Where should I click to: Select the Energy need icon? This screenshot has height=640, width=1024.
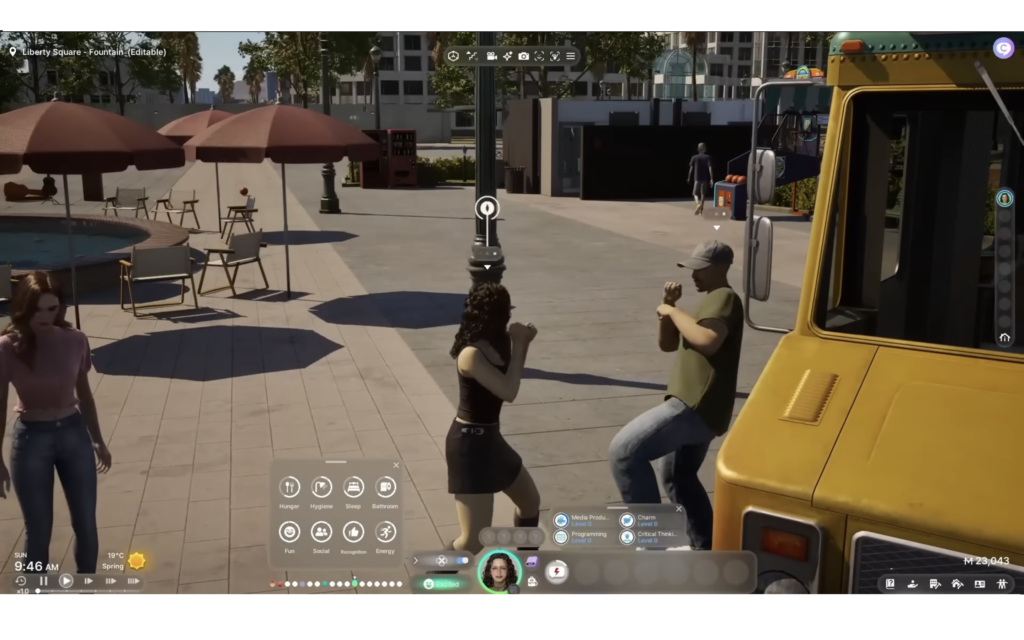pyautogui.click(x=385, y=532)
